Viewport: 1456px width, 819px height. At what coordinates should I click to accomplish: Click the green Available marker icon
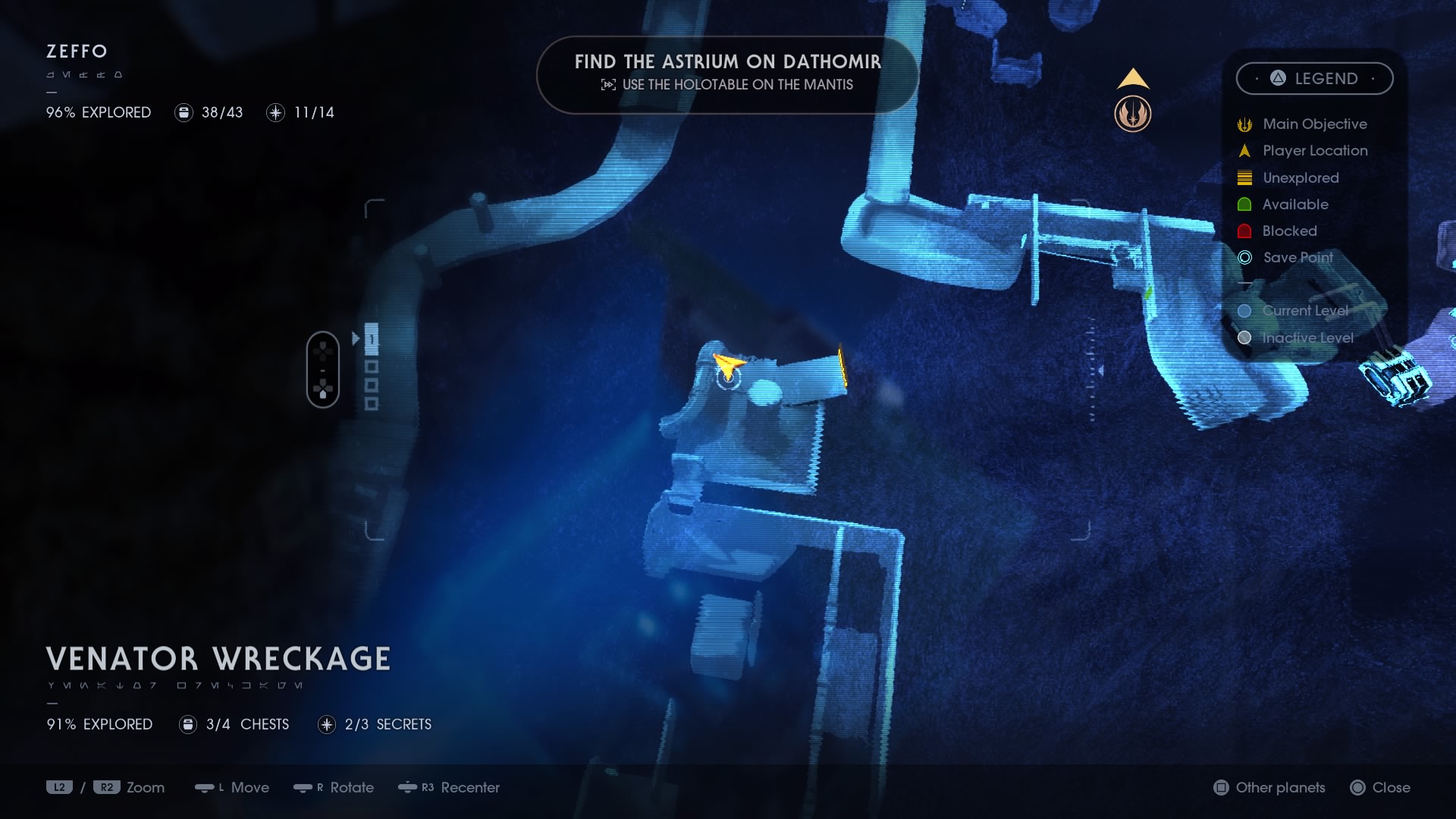[1244, 204]
